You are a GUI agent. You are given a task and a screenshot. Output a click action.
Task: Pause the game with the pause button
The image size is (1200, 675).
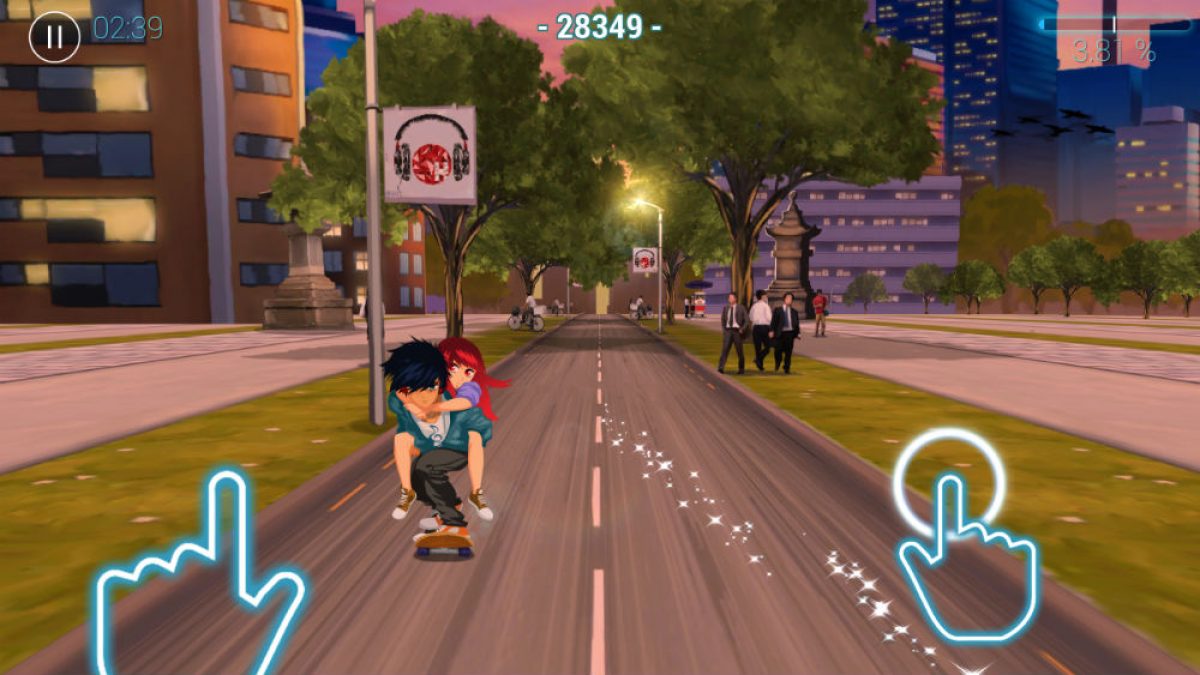click(x=54, y=37)
